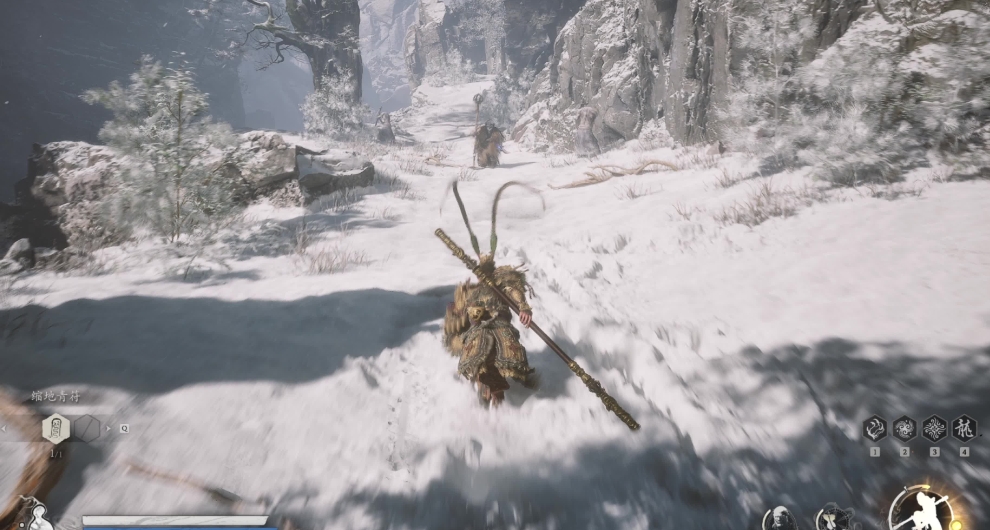The height and width of the screenshot is (530, 990).
Task: Activate the calligraphy character spell in slot 4
Action: 964,428
